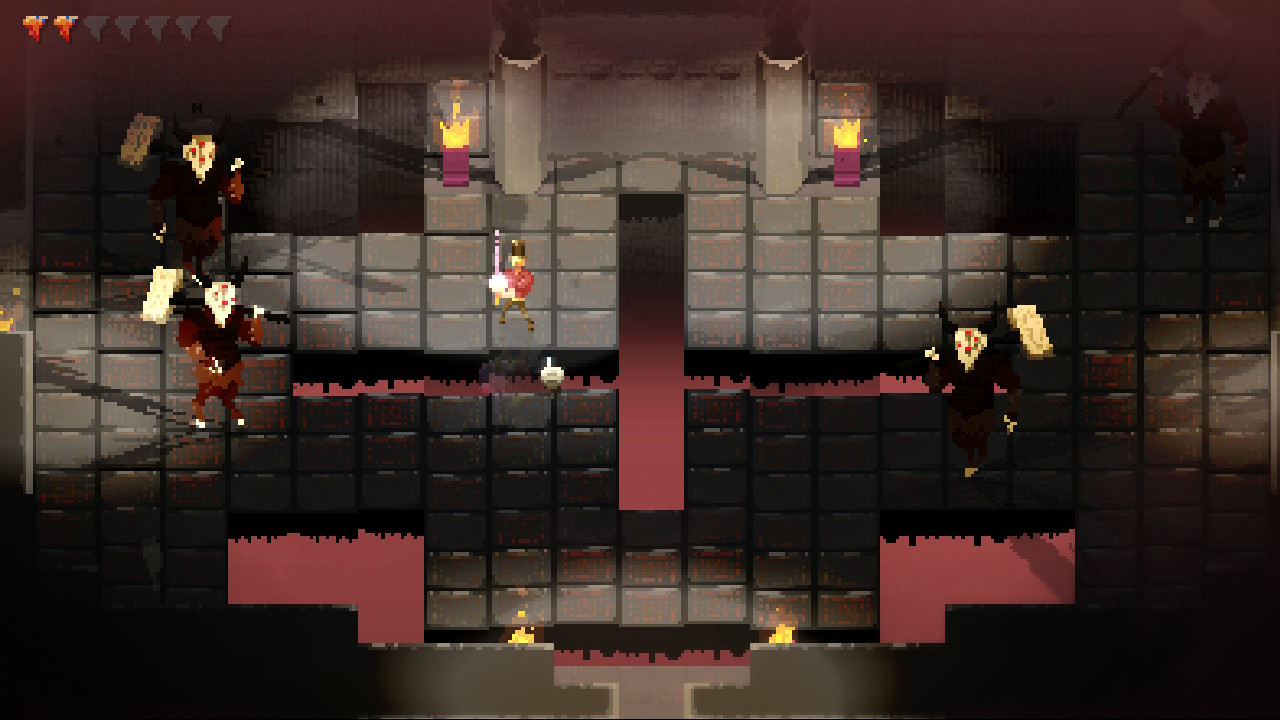Toggle the third grayed-out health pennant

click(x=96, y=27)
